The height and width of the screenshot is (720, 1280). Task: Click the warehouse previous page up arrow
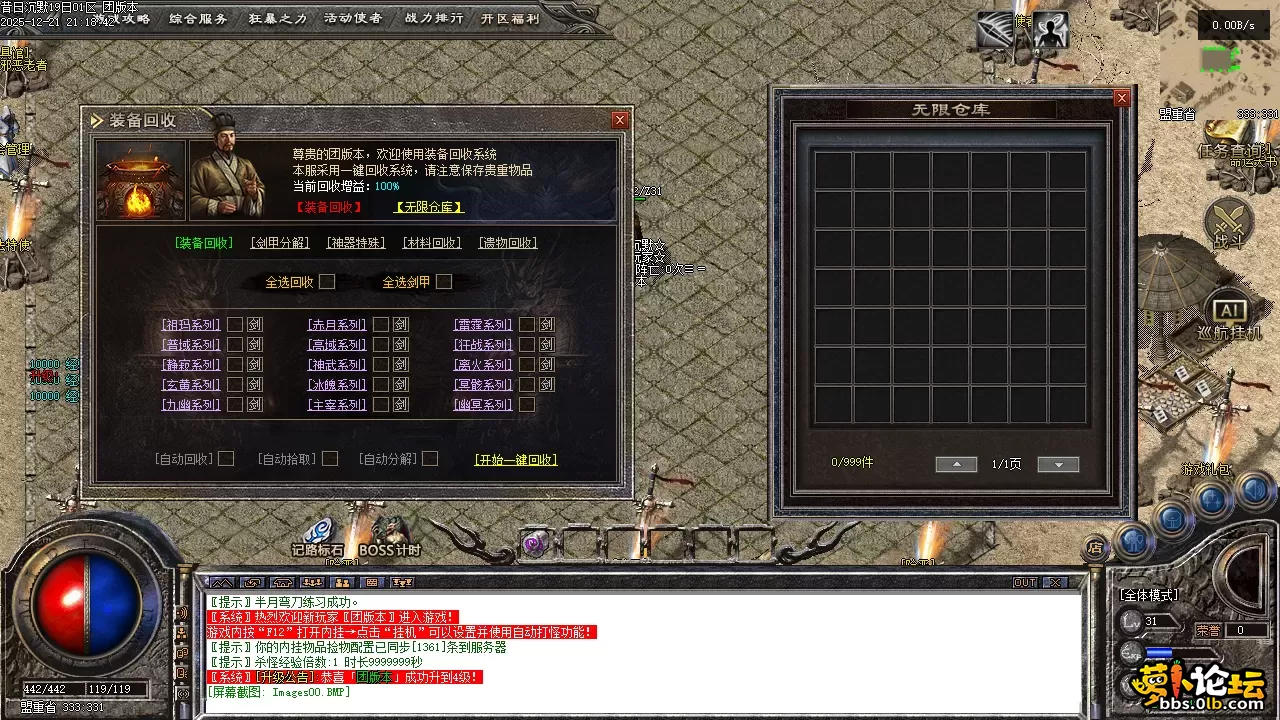[x=956, y=463]
